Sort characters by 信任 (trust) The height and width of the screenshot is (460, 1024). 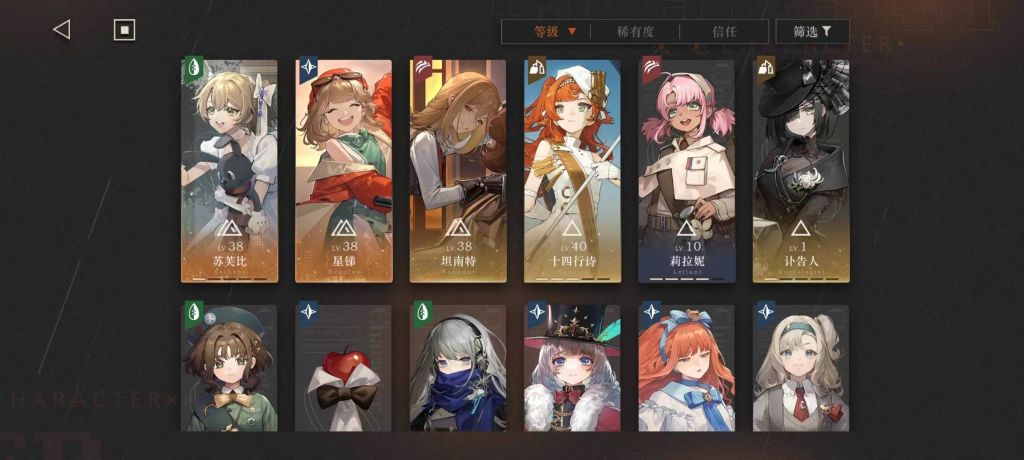(725, 32)
